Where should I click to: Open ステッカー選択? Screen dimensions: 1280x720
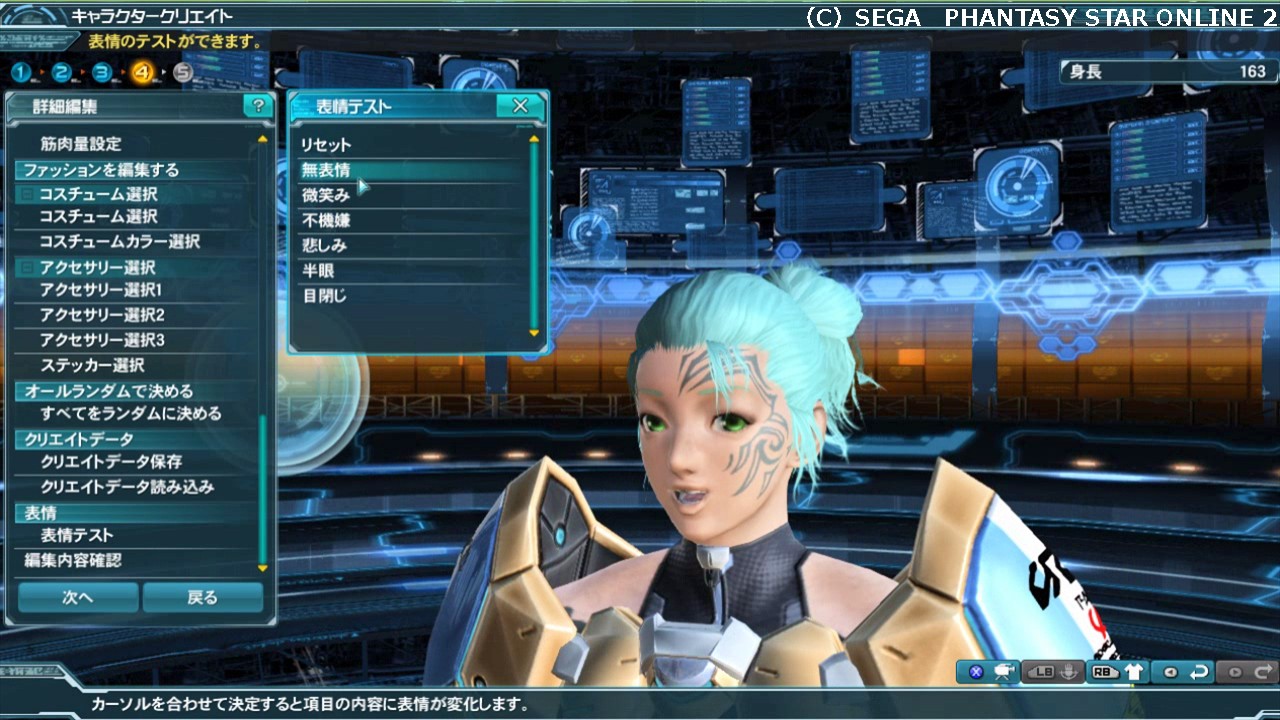(92, 365)
